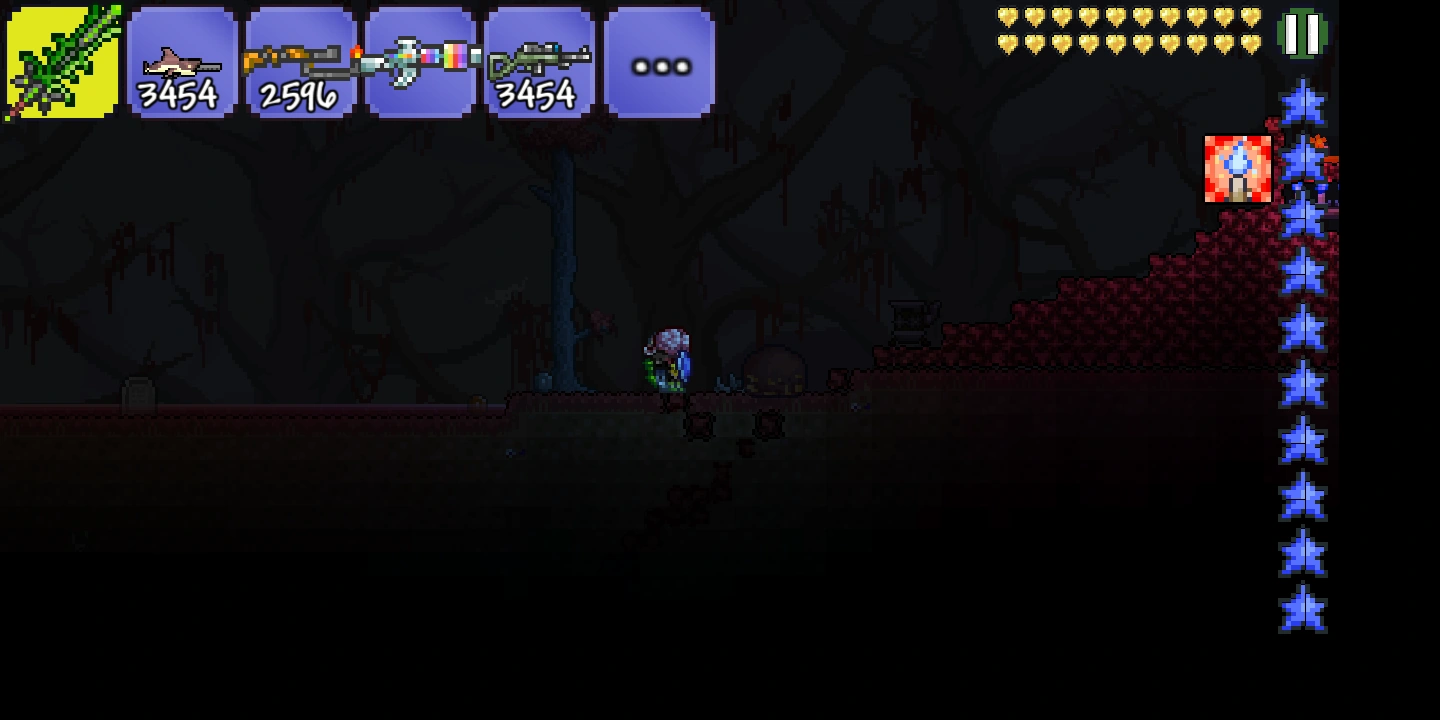Click the bottom mana star on the right edge
This screenshot has height=720, width=1440.
tap(1303, 606)
